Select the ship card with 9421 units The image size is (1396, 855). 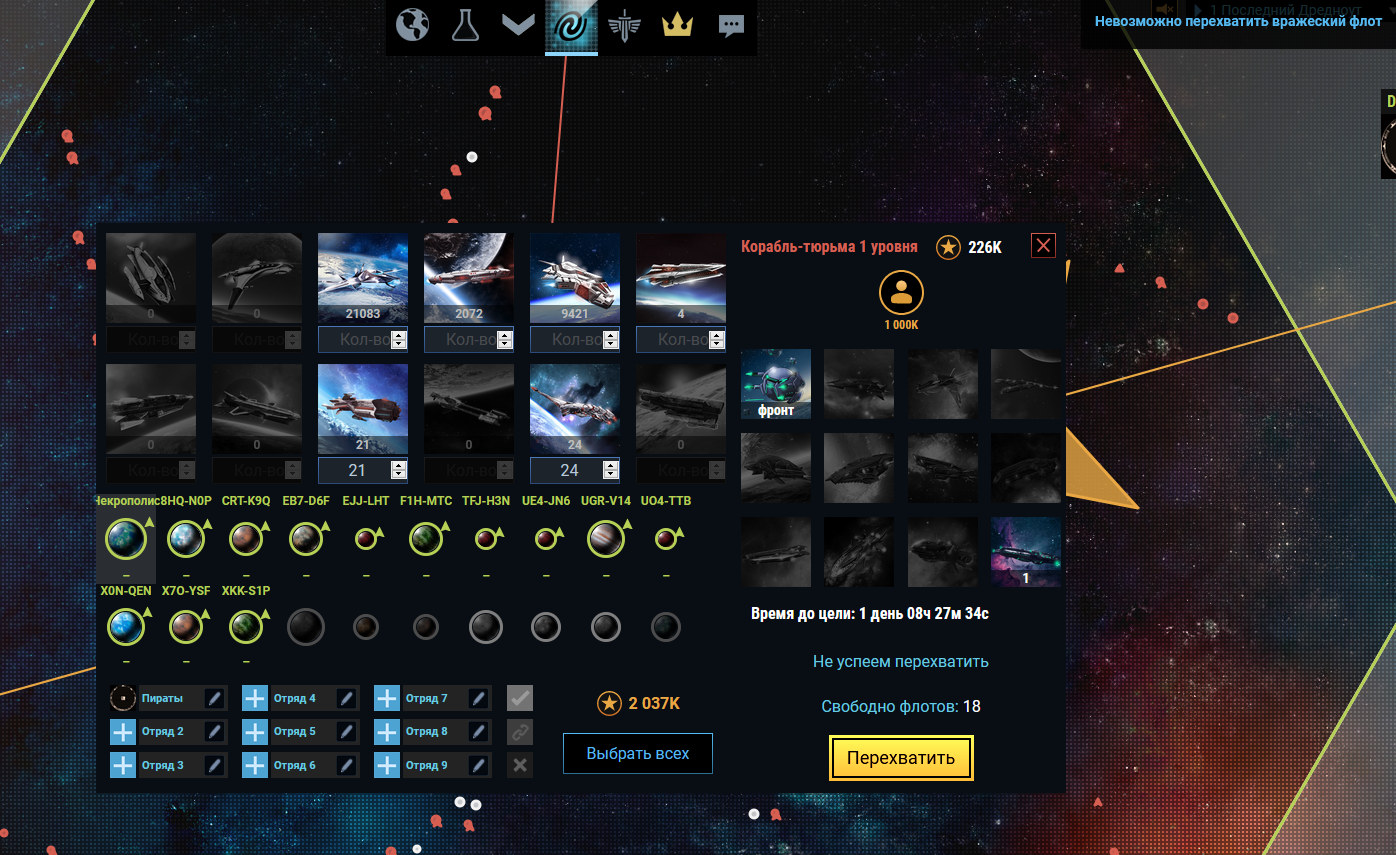click(574, 278)
